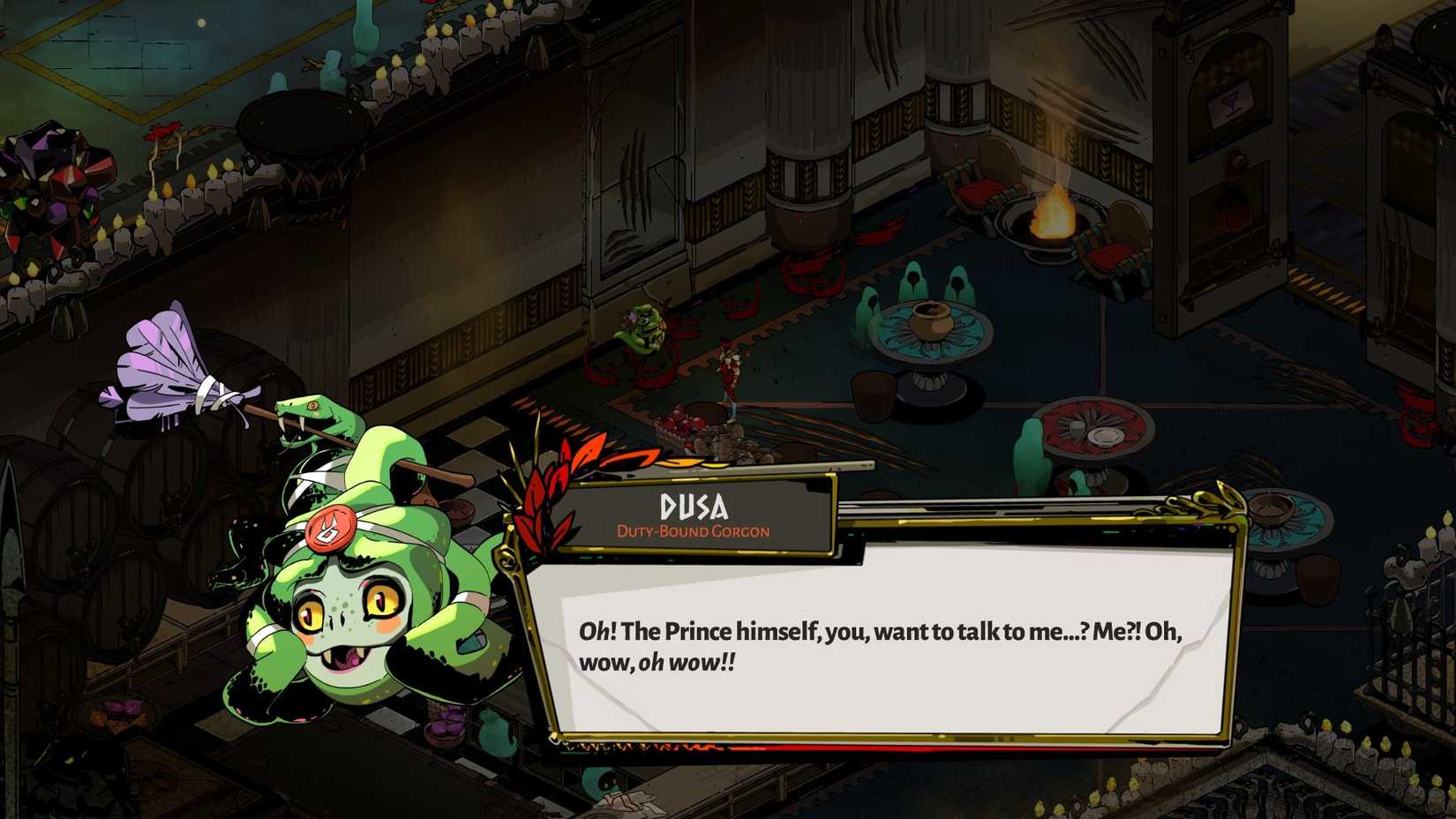Click Zagreus standing in the lounge
The height and width of the screenshot is (819, 1456).
click(x=731, y=375)
